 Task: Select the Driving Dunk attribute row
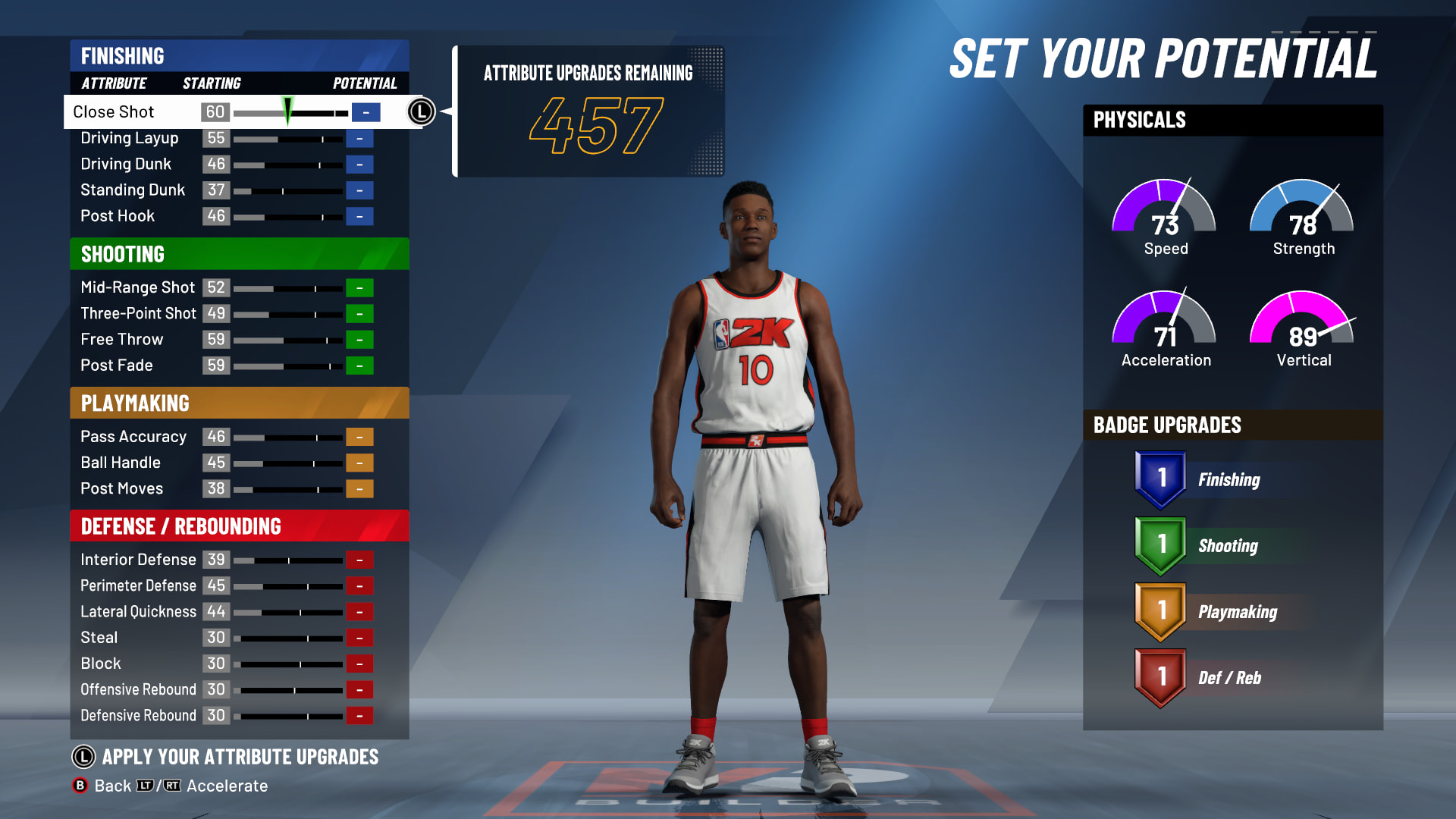pyautogui.click(x=126, y=165)
